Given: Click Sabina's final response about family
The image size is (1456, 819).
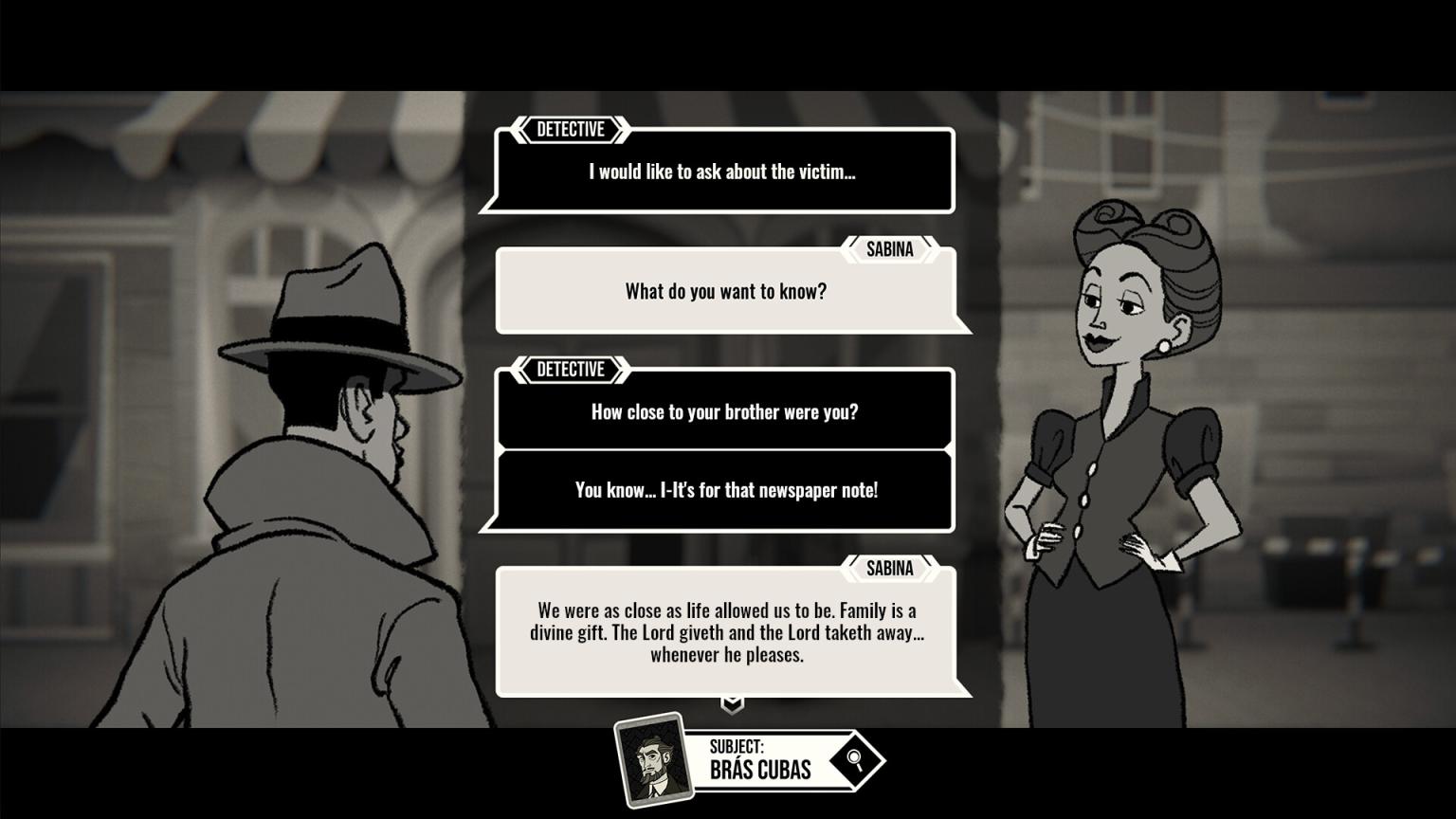Looking at the screenshot, I should 727,632.
